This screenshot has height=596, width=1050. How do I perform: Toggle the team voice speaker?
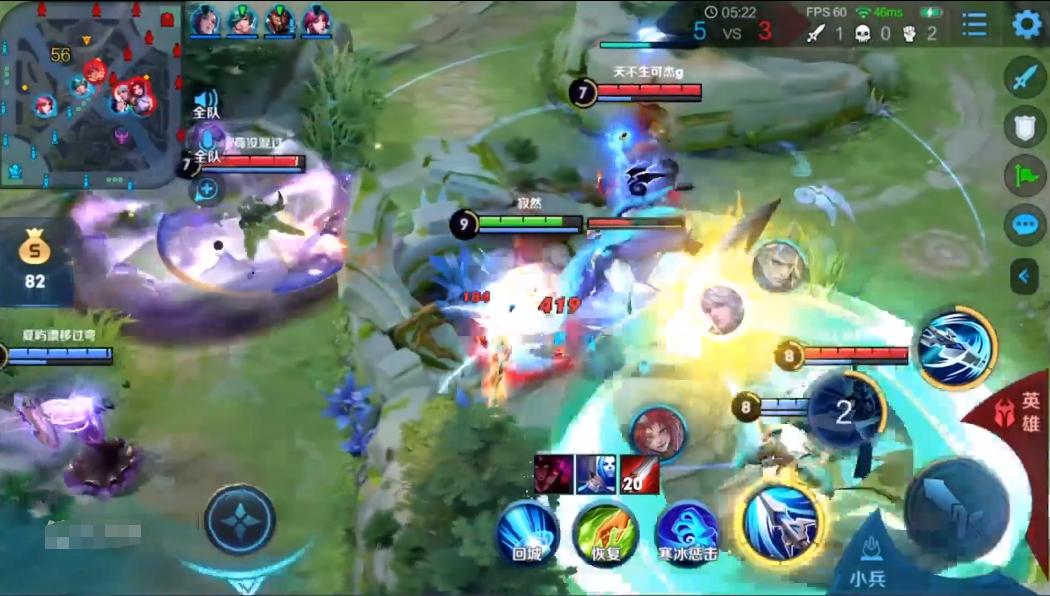(206, 101)
